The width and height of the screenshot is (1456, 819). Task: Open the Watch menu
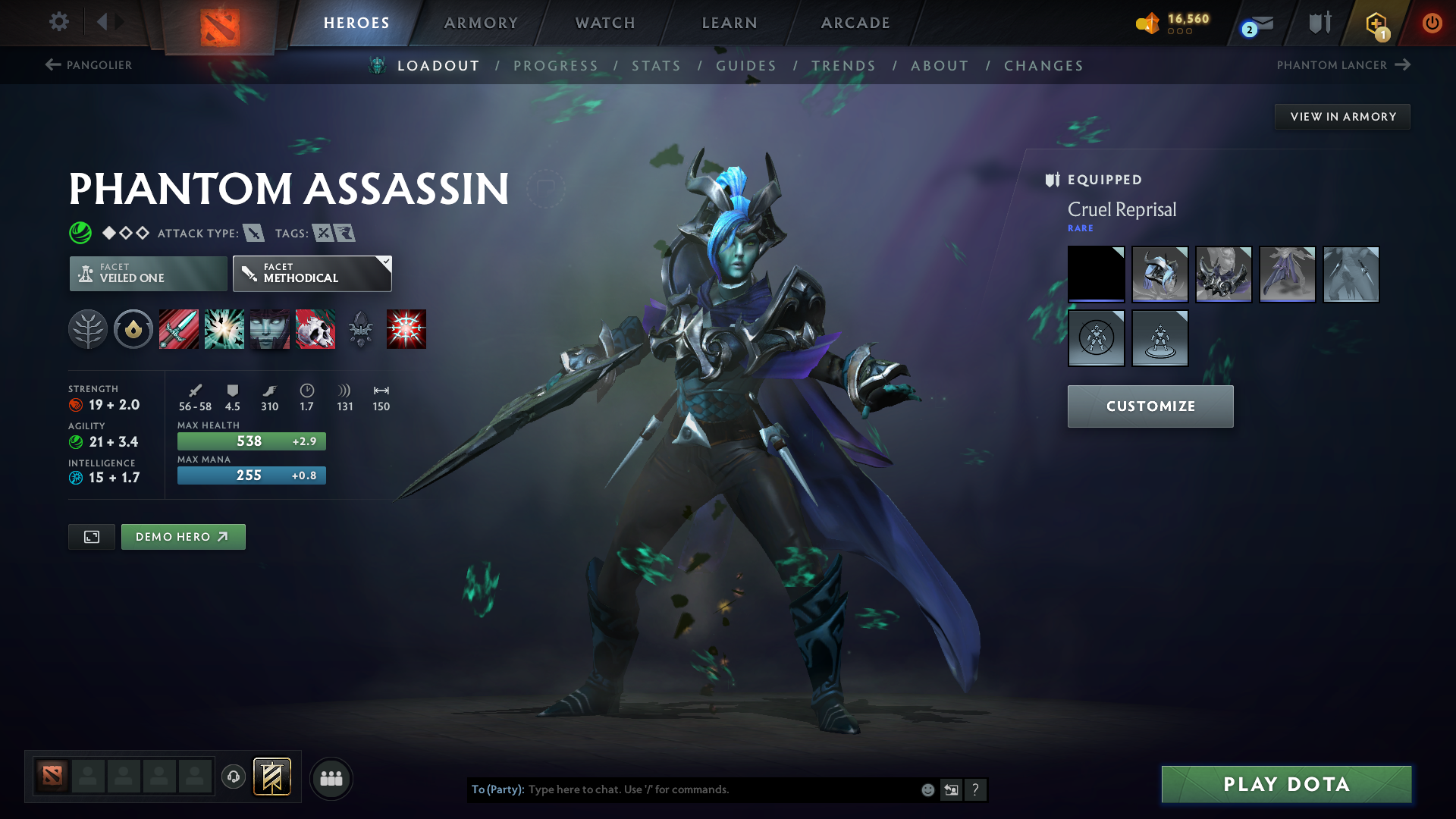point(604,23)
